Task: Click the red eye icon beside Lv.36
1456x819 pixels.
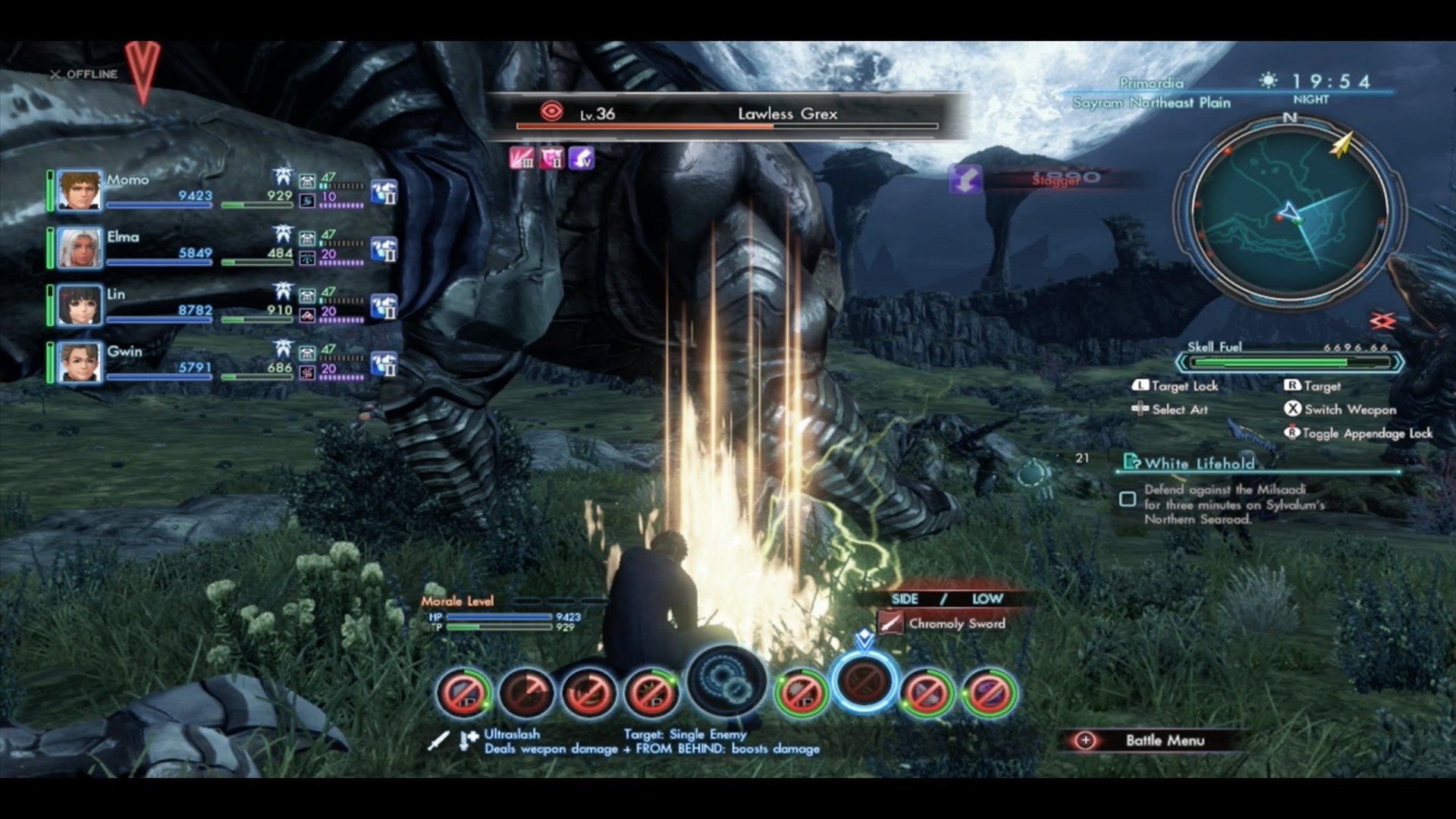Action: (x=551, y=112)
